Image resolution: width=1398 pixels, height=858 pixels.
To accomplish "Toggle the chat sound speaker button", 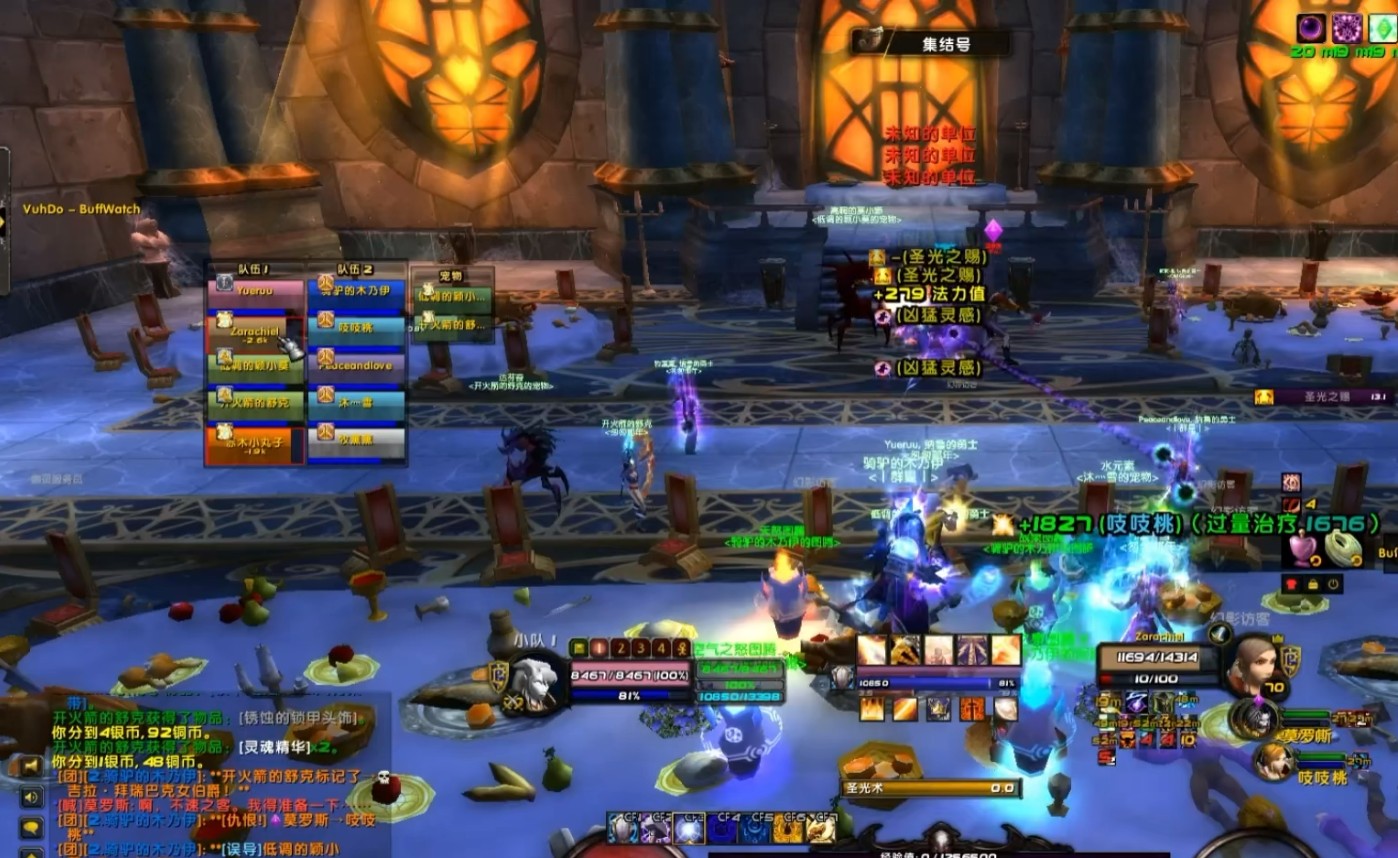I will click(x=31, y=797).
